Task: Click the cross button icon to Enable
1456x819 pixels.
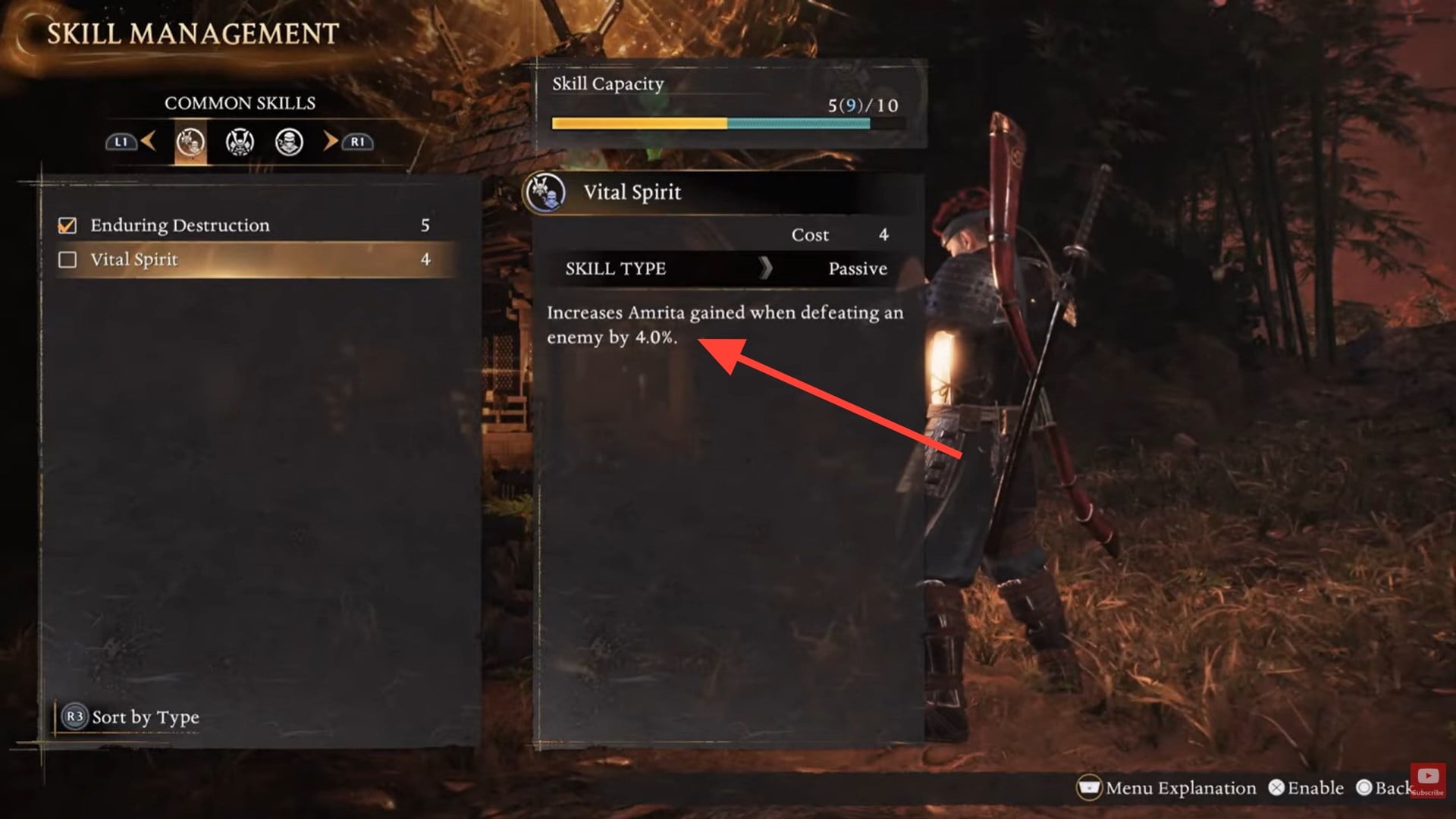Action: [x=1276, y=788]
